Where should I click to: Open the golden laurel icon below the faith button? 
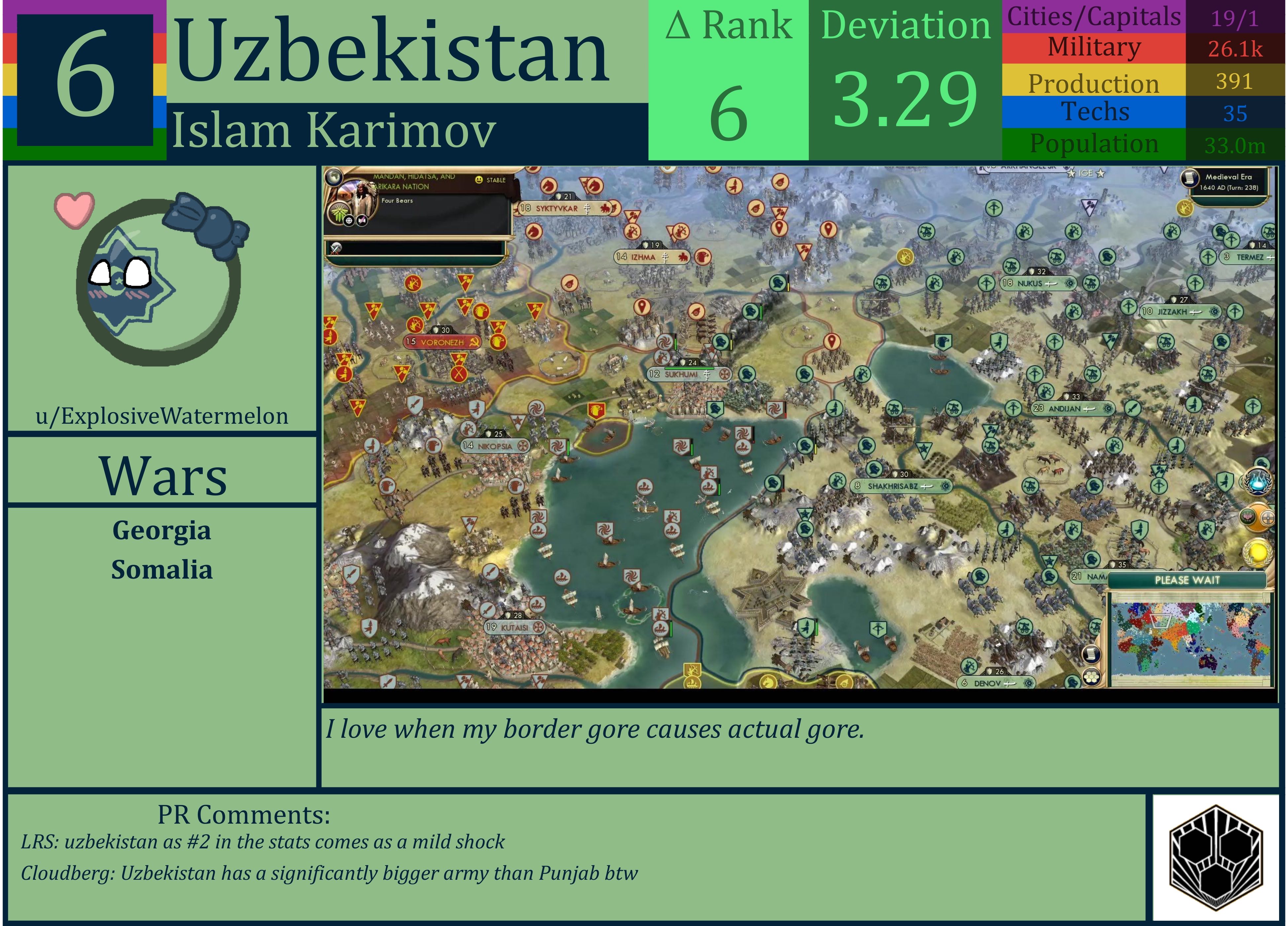tap(1259, 553)
